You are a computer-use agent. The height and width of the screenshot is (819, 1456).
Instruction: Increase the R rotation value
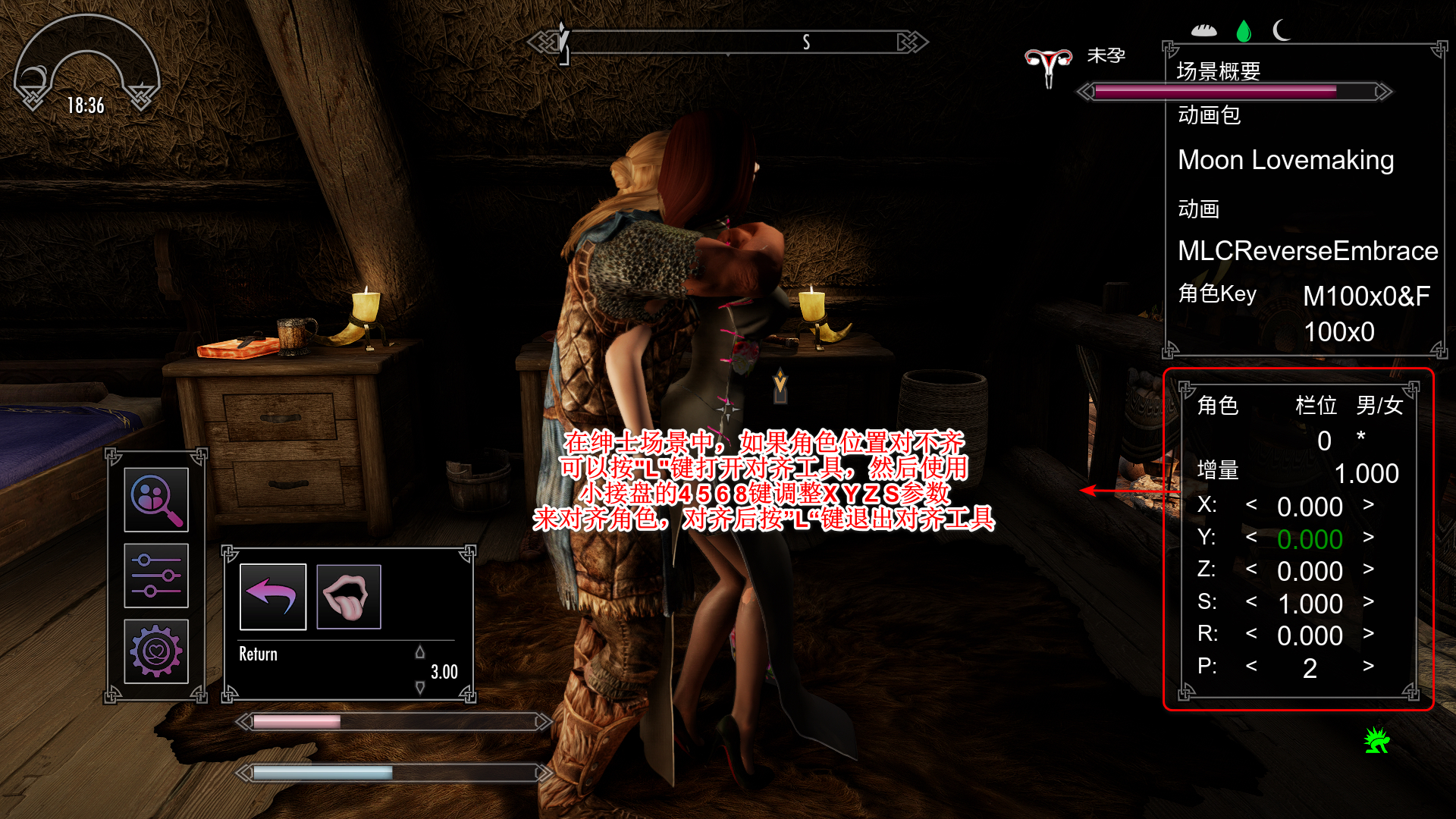pos(1368,634)
